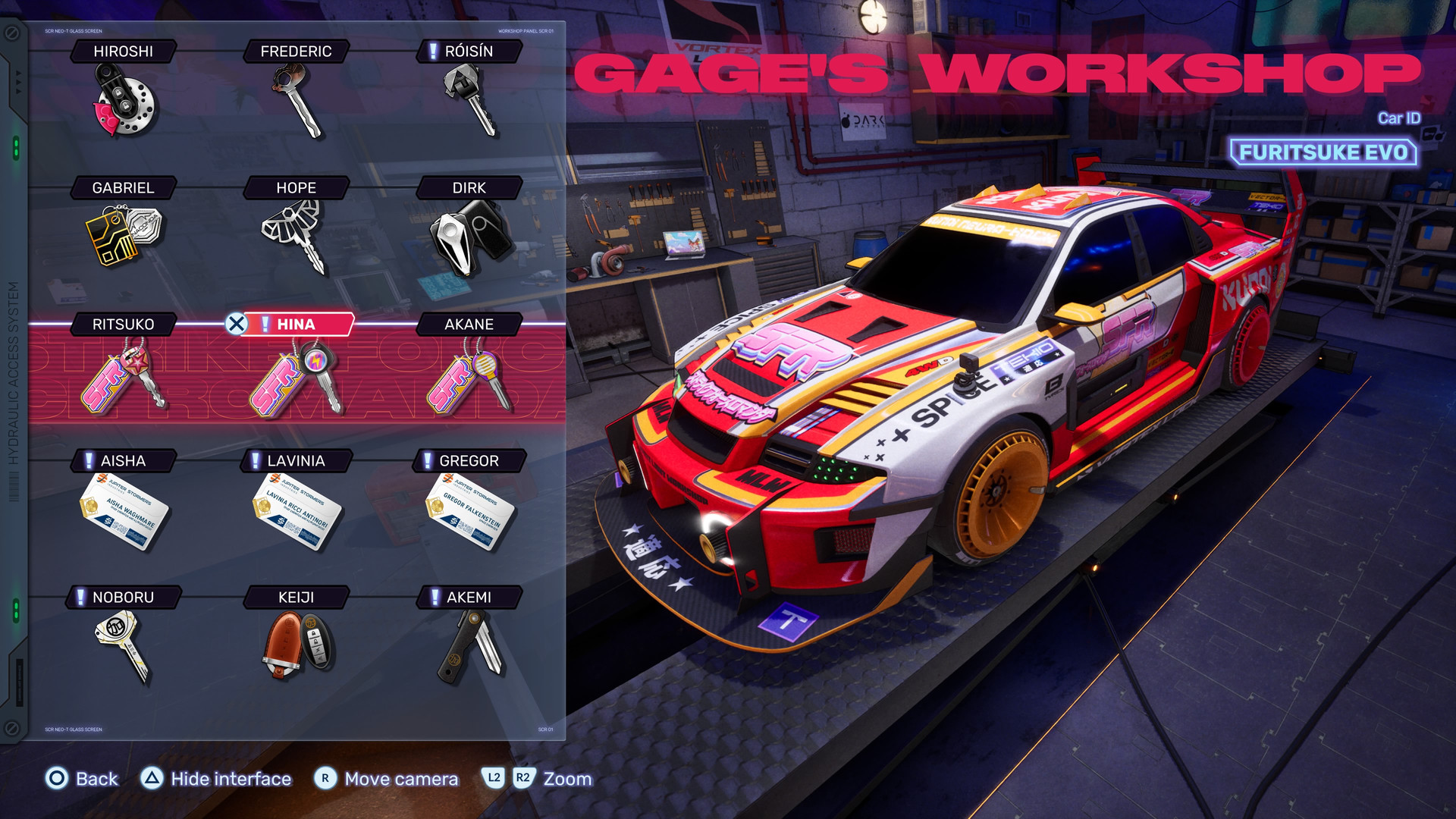1456x819 pixels.
Task: Select Hiroshi's car key
Action: pyautogui.click(x=124, y=100)
